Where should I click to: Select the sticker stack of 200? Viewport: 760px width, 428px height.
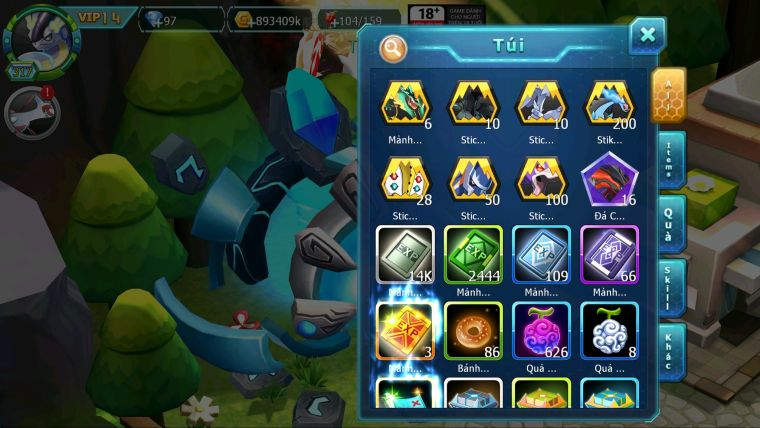point(609,103)
